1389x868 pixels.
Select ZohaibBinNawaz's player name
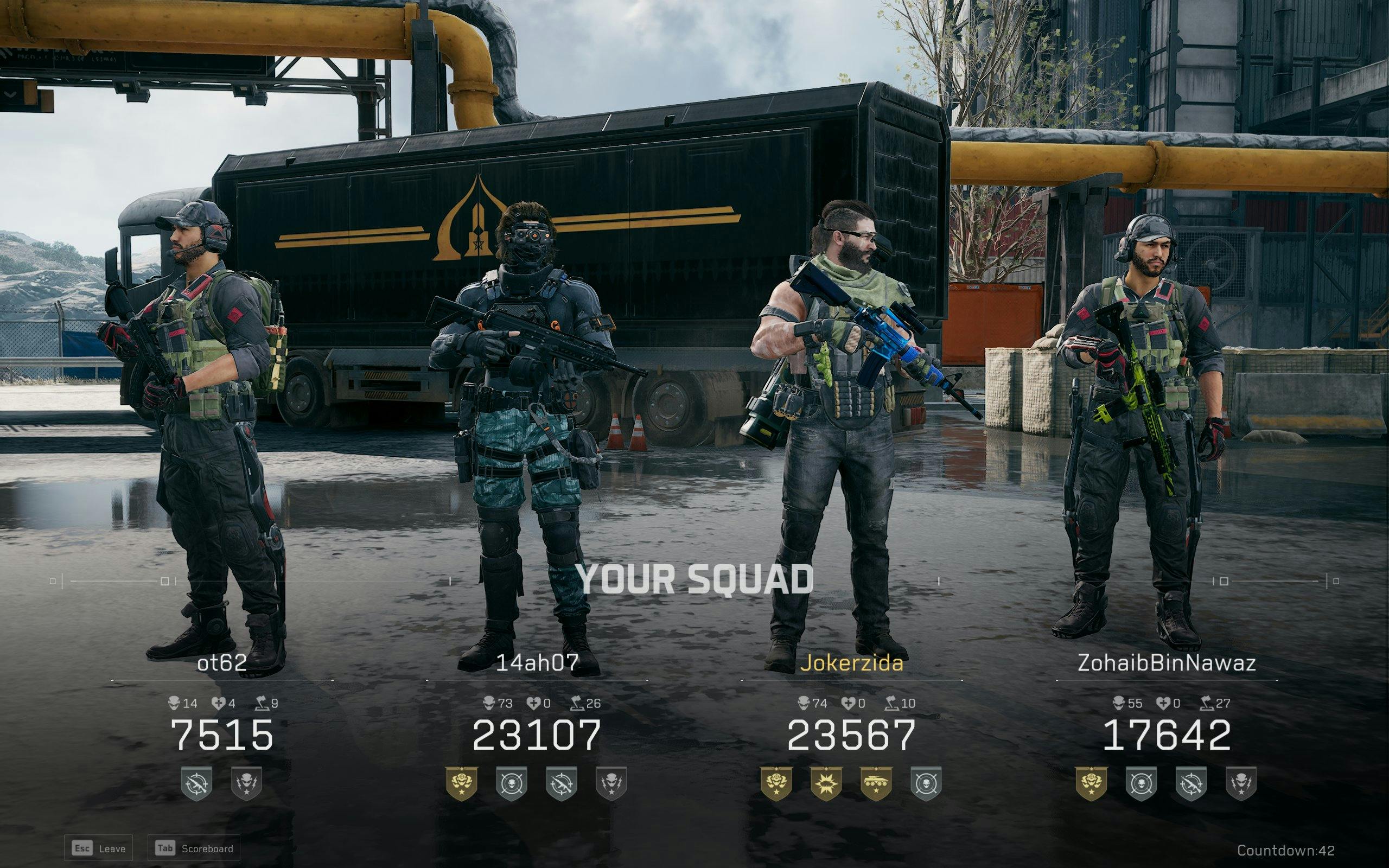coord(1169,663)
